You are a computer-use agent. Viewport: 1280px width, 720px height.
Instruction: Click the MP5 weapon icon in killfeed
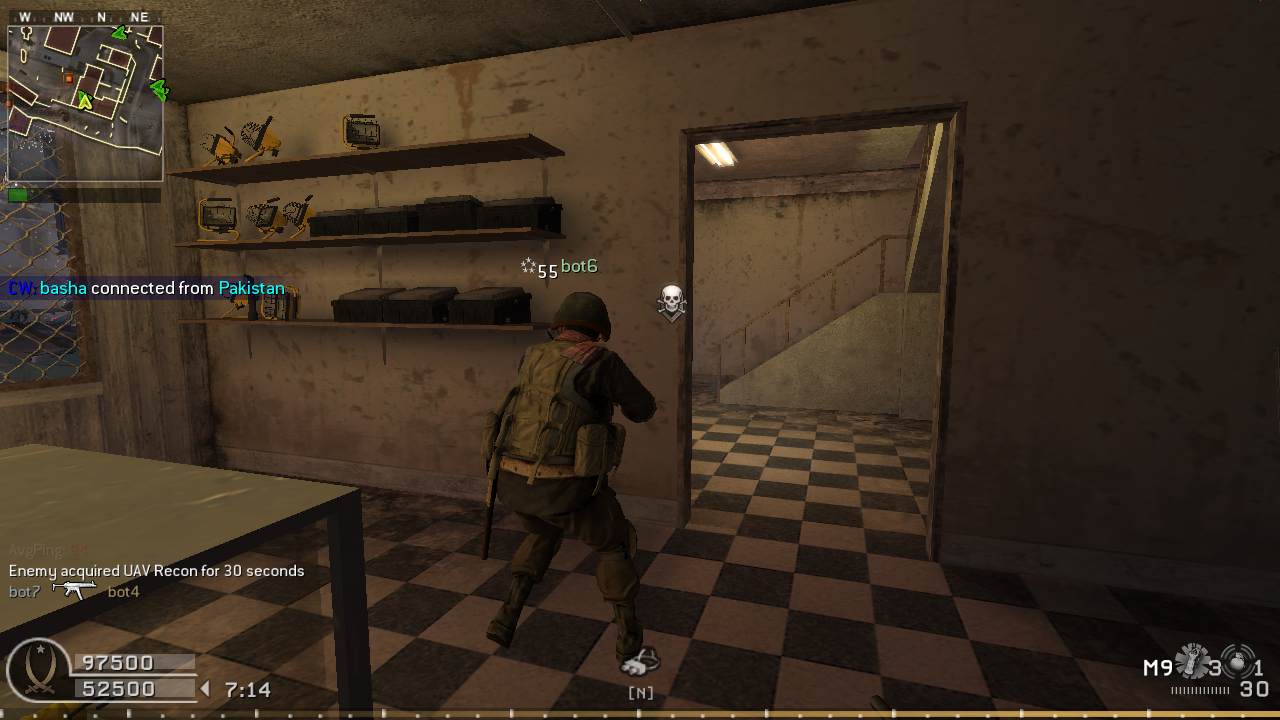[x=74, y=591]
